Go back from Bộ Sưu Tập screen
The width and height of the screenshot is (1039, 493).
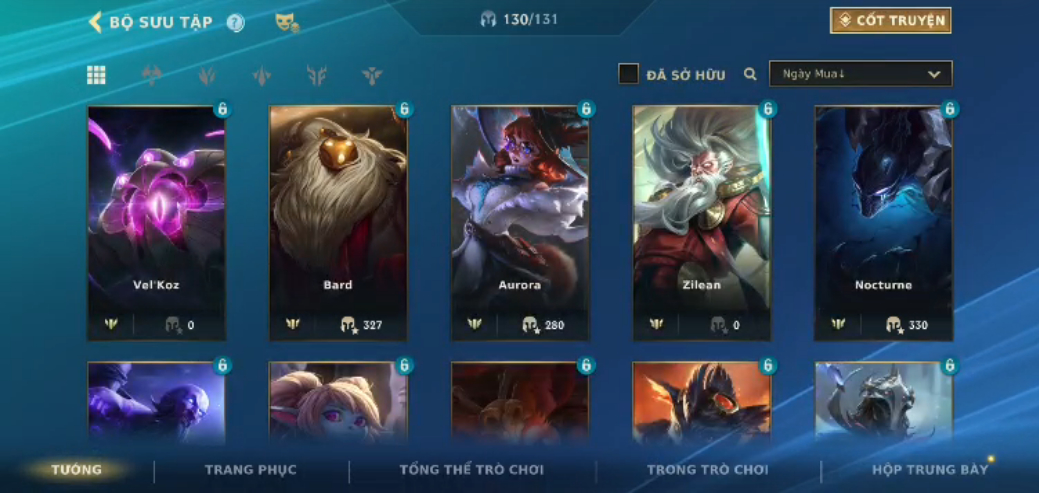coord(96,22)
